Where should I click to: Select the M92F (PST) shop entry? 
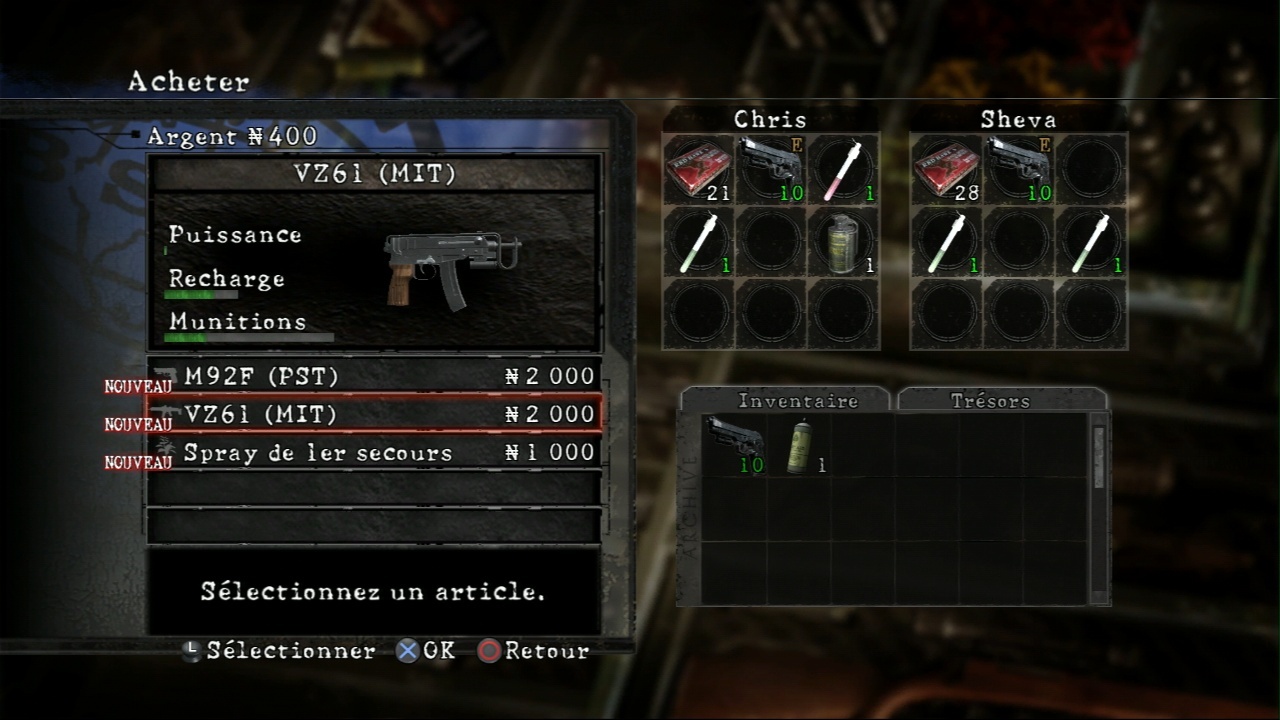click(374, 377)
